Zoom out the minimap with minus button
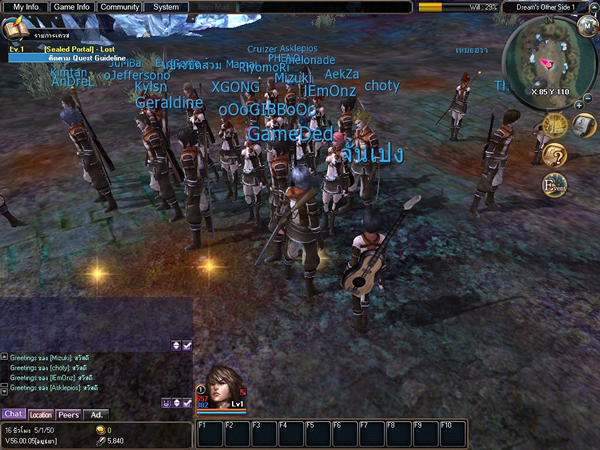The image size is (600, 450). 590,100
